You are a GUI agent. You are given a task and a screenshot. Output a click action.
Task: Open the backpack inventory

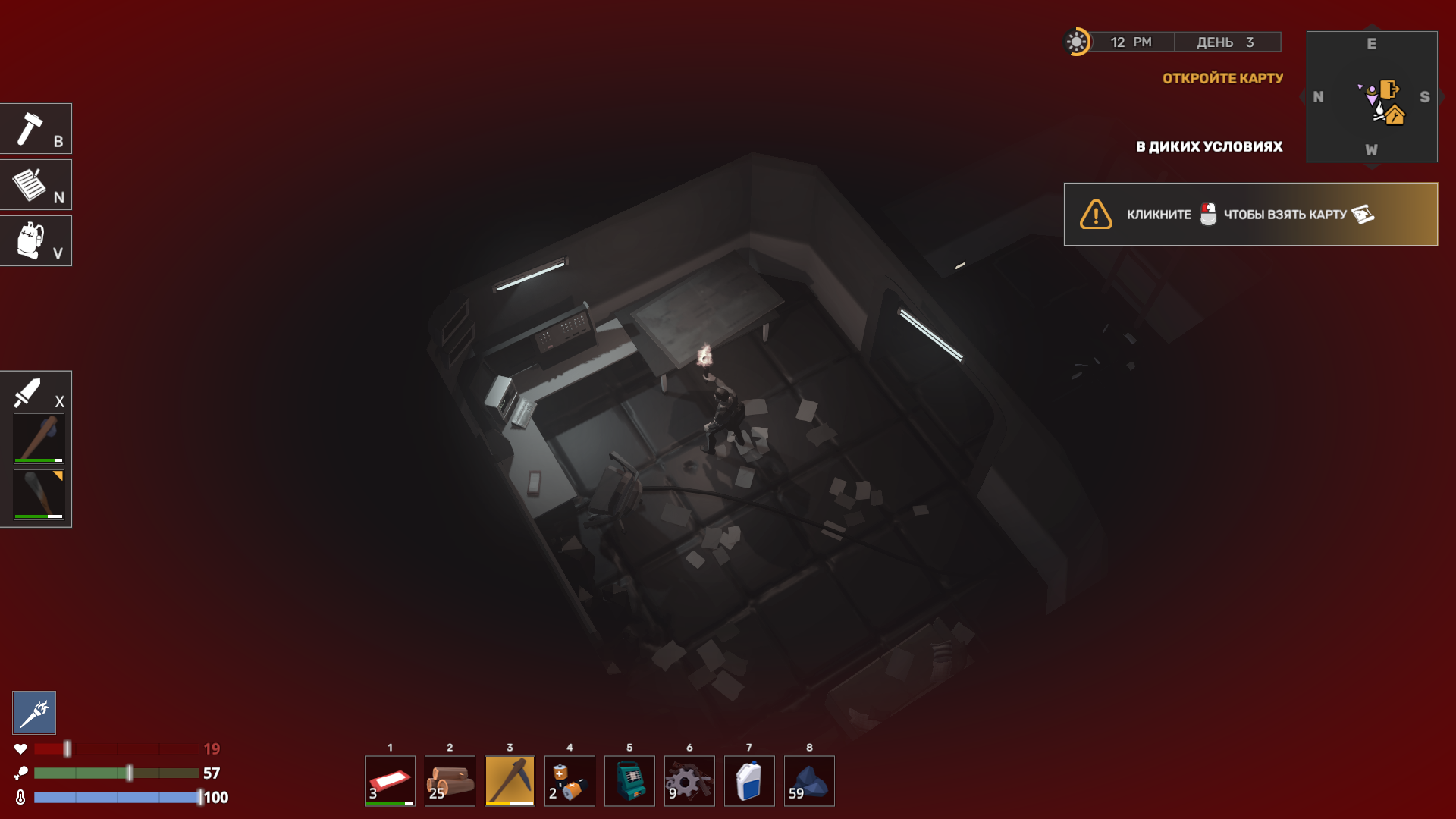tap(36, 241)
